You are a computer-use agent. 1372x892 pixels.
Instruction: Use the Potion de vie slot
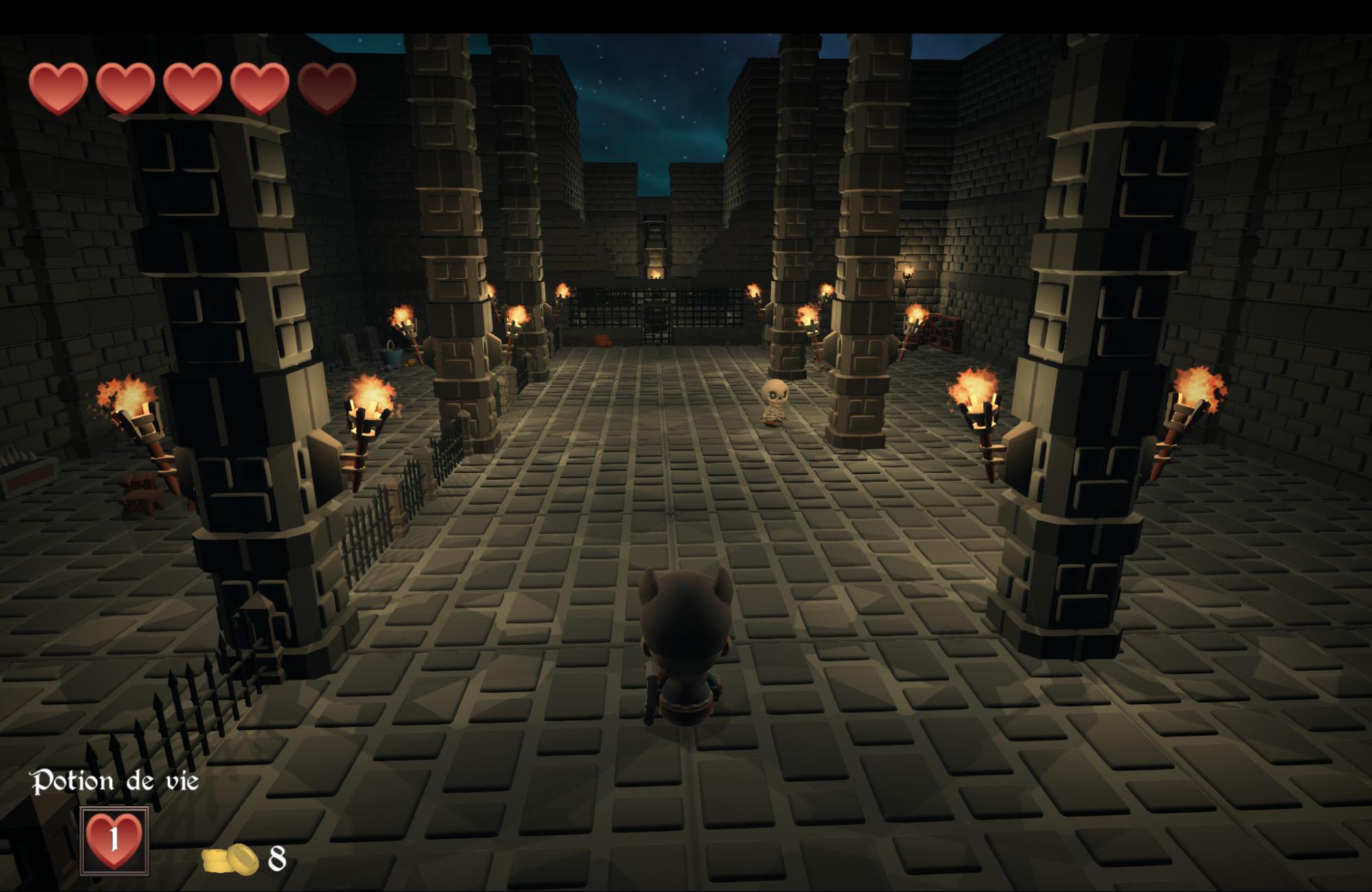(x=115, y=840)
